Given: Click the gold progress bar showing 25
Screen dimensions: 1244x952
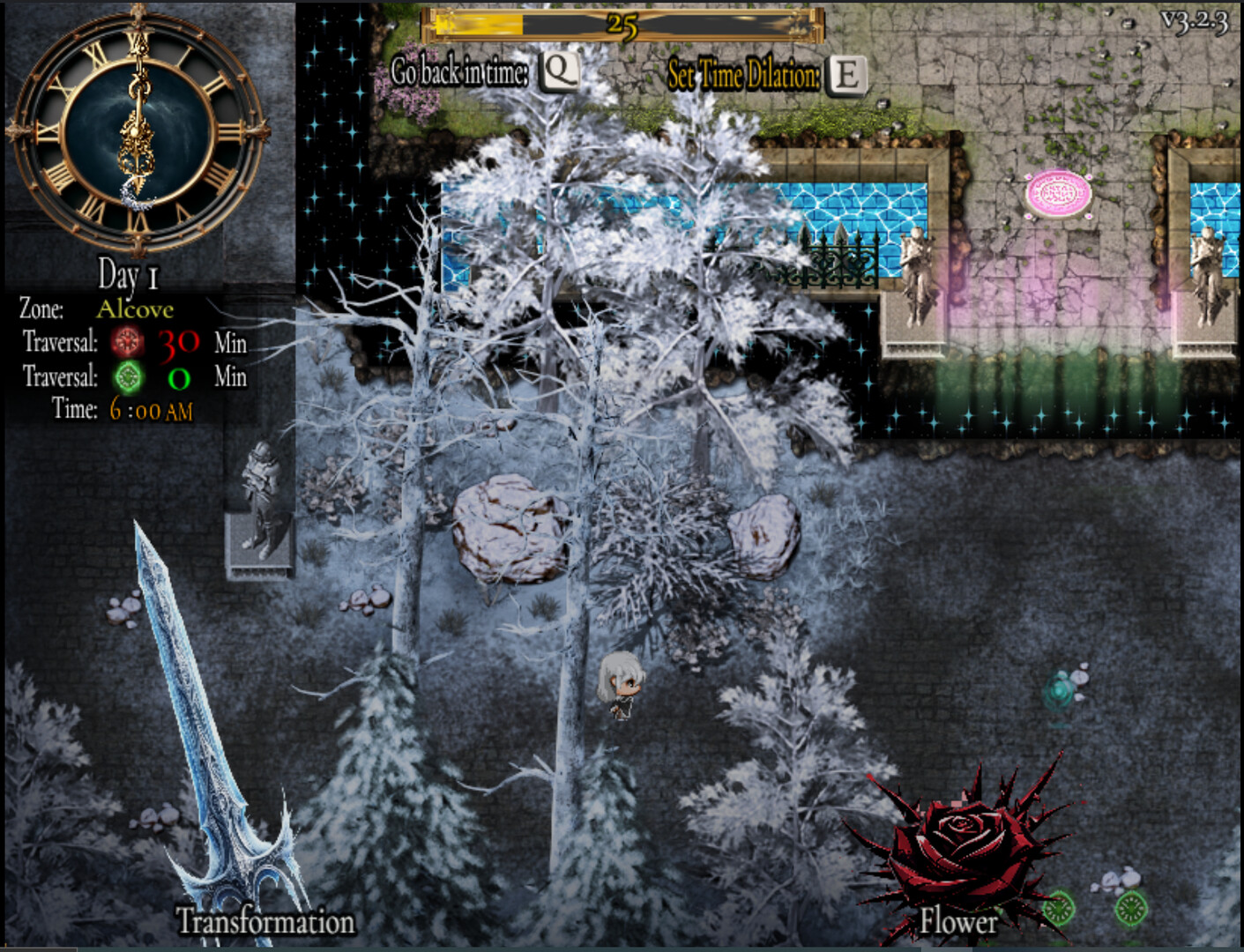Looking at the screenshot, I should [x=622, y=26].
